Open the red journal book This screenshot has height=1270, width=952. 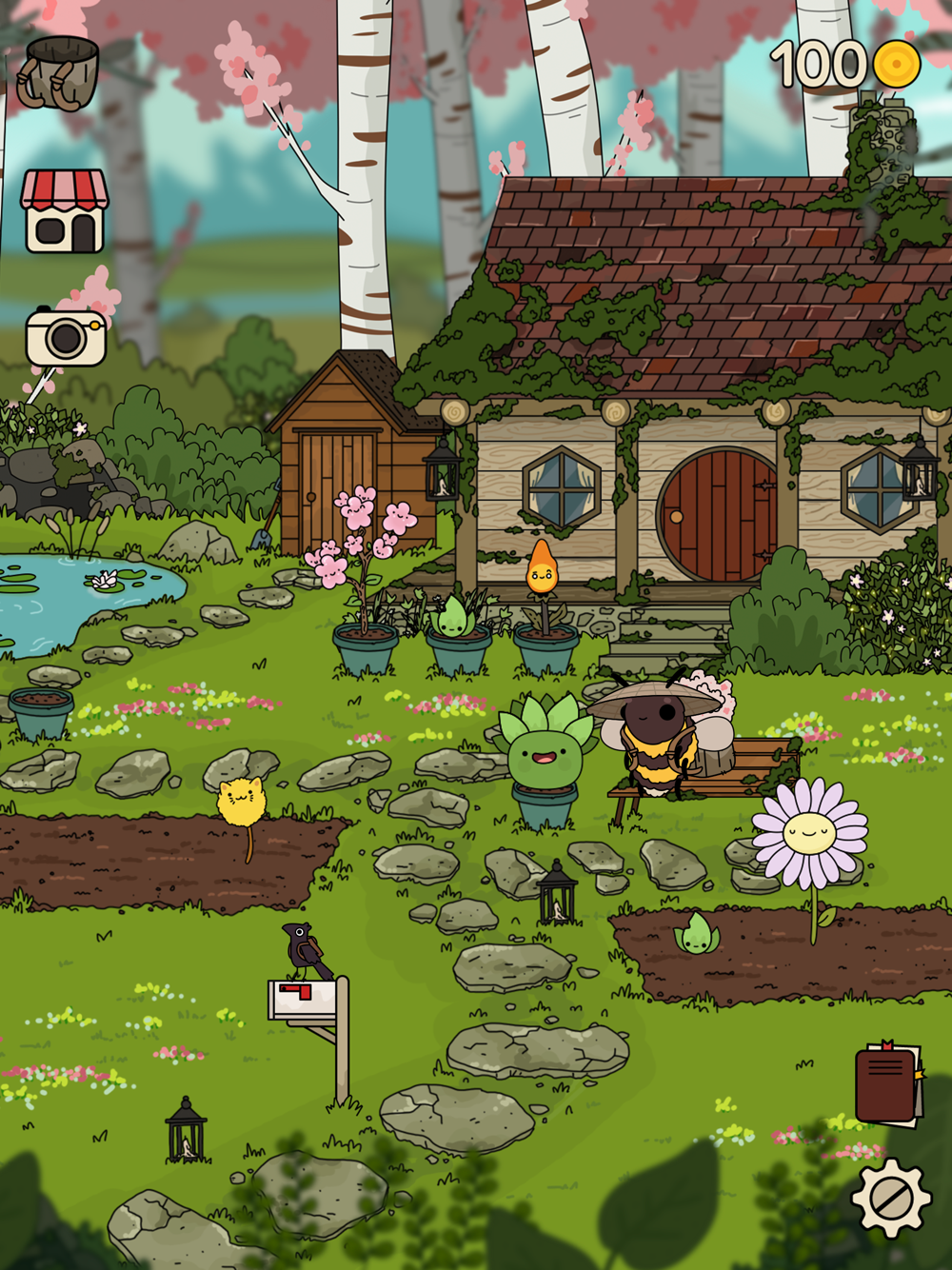click(888, 1084)
